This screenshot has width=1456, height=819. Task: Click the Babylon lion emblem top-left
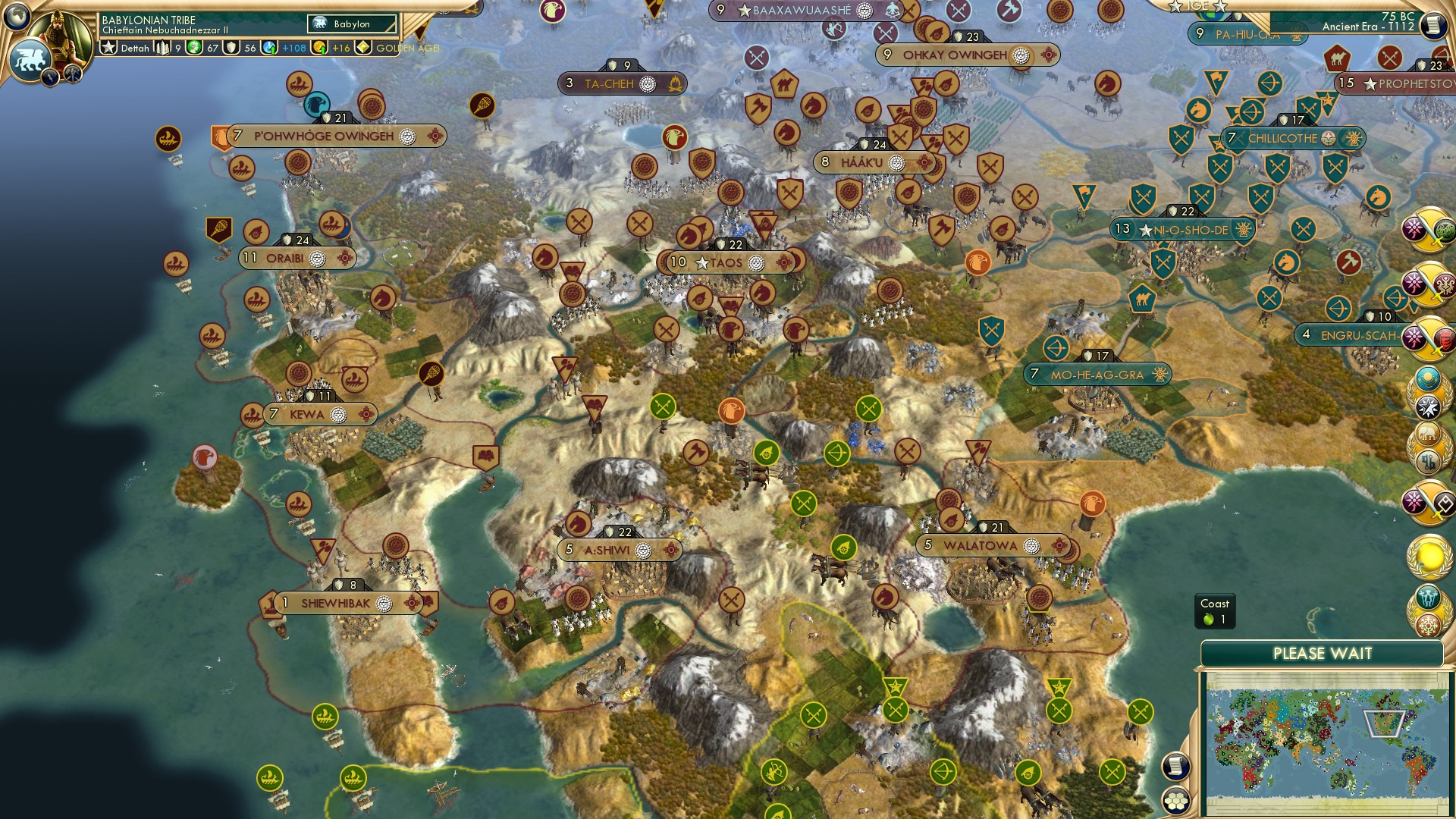point(32,61)
